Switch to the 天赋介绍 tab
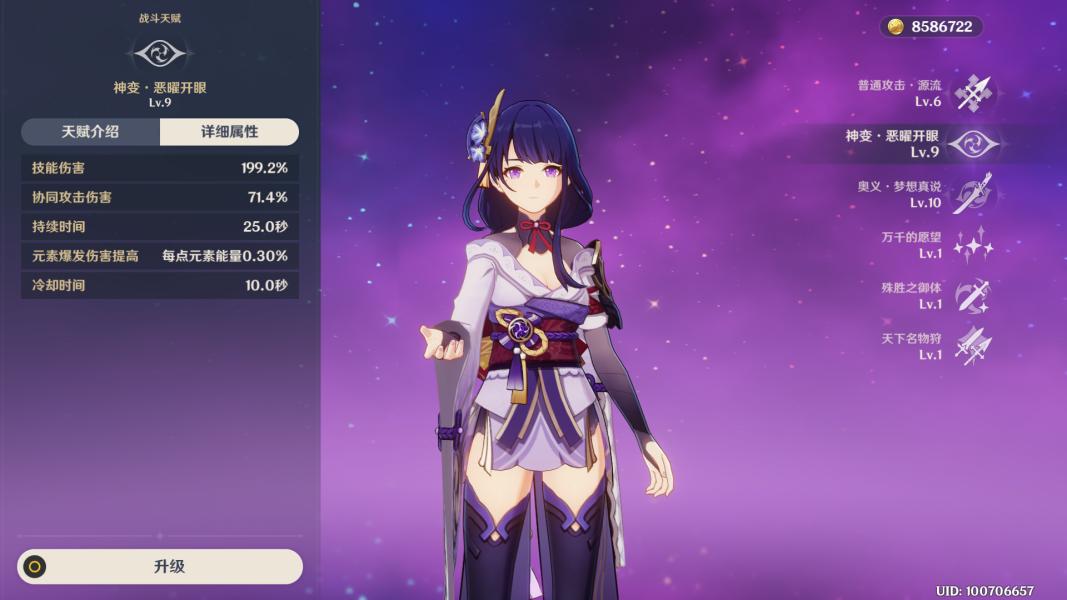Image resolution: width=1067 pixels, height=600 pixels. (x=90, y=132)
